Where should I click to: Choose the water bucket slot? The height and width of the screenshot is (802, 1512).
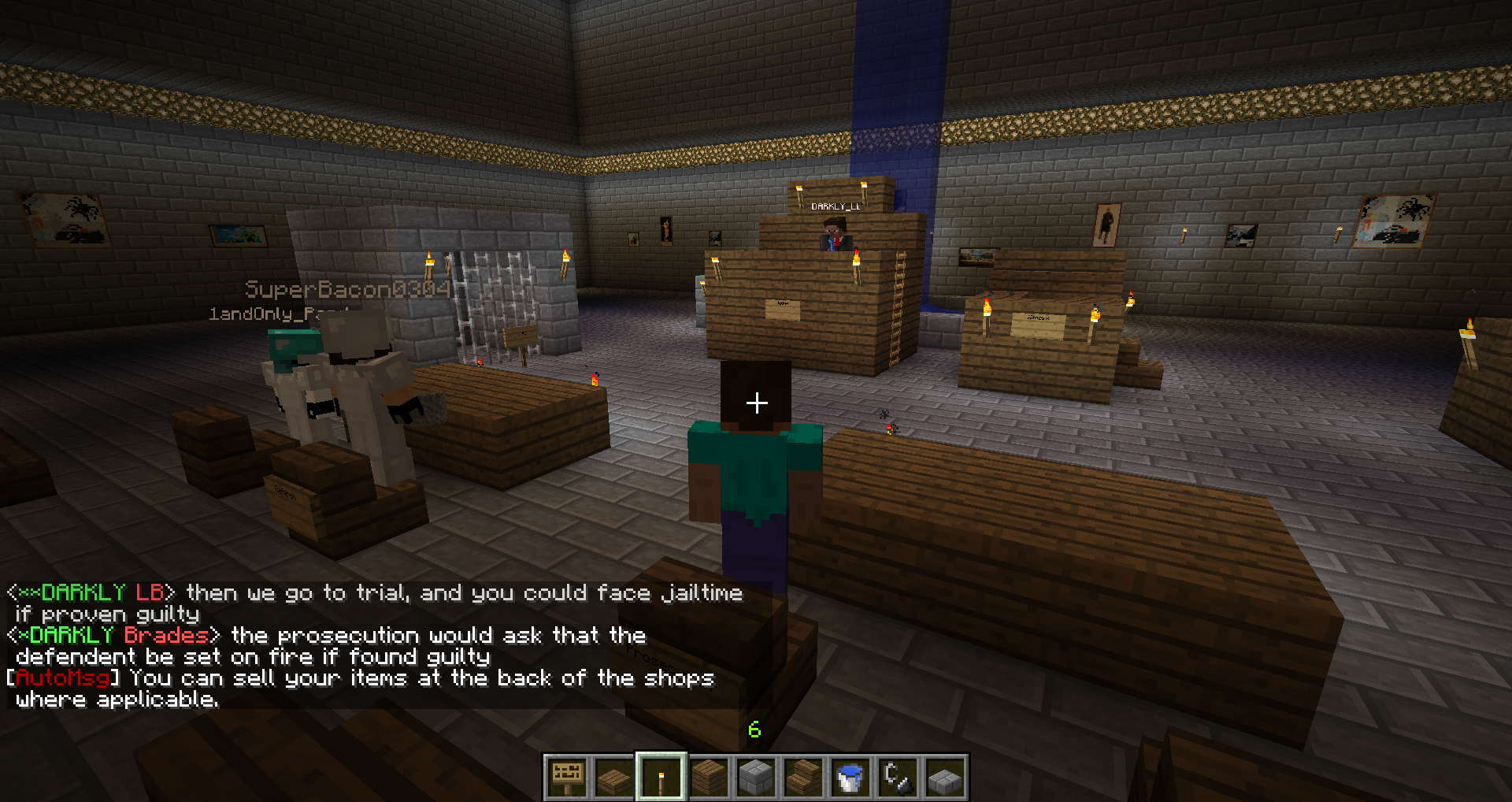pos(850,778)
